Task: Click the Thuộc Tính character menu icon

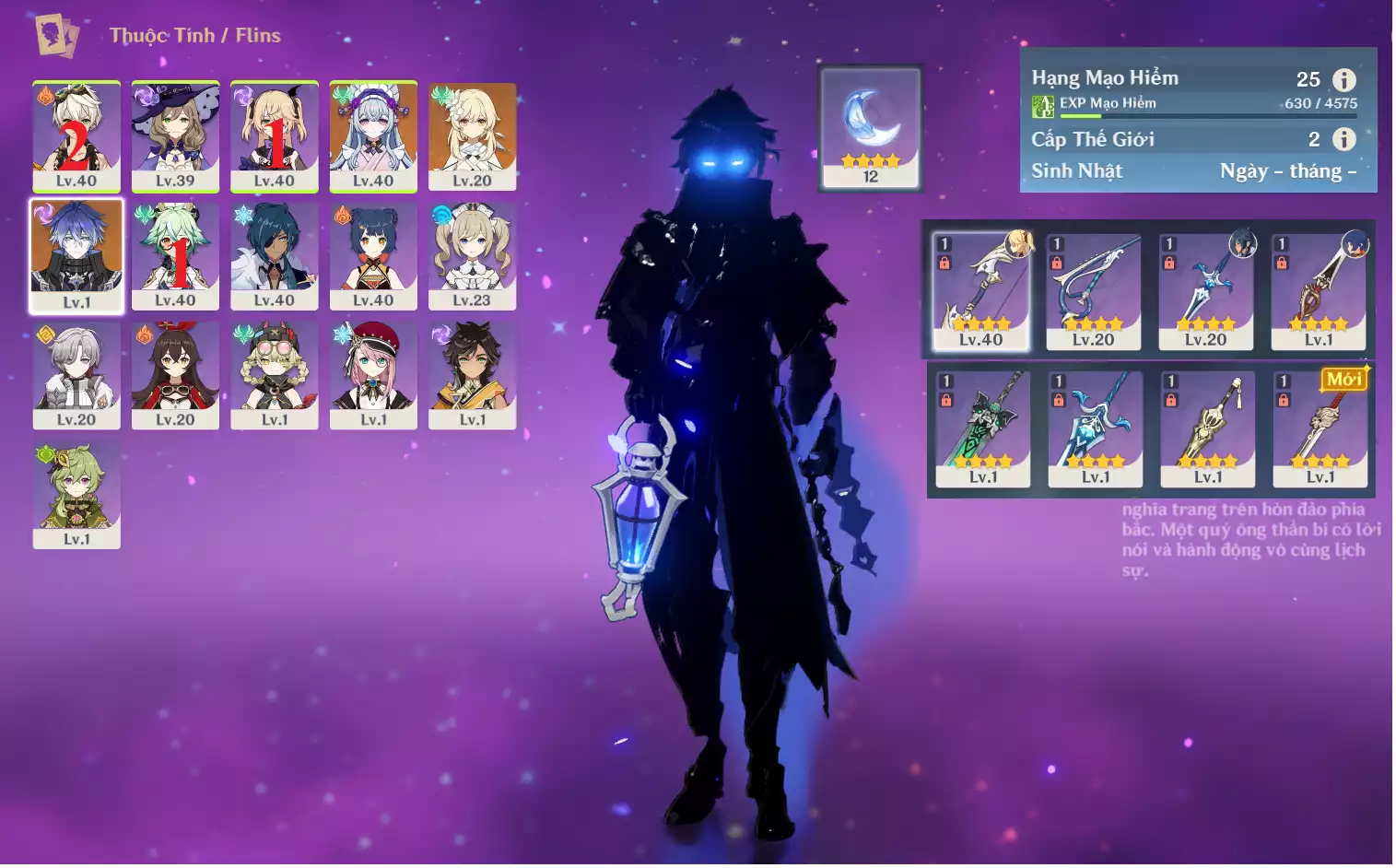Action: [x=56, y=36]
